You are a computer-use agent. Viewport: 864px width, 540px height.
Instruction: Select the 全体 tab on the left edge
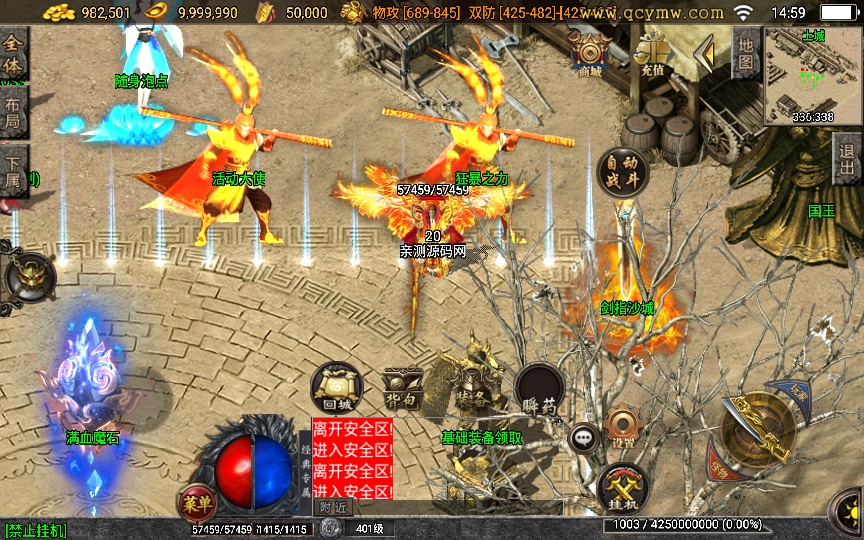[13, 53]
